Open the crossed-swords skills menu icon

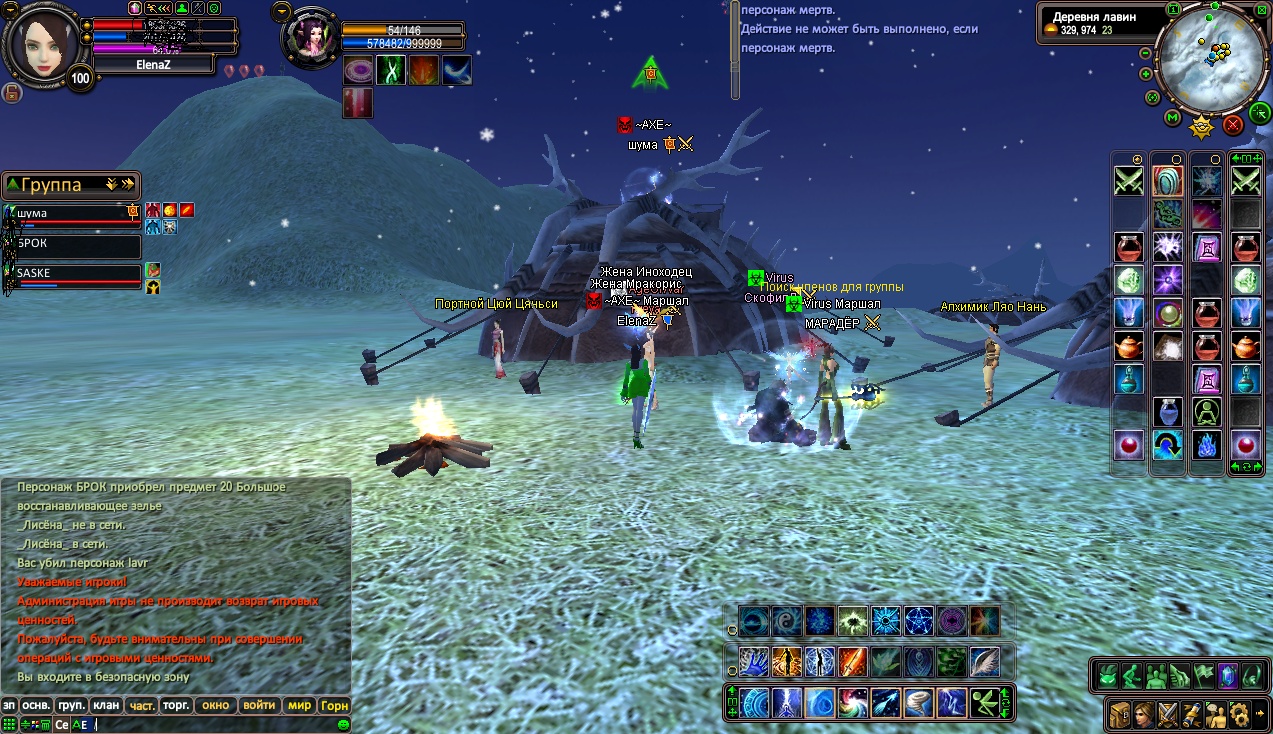1168,714
